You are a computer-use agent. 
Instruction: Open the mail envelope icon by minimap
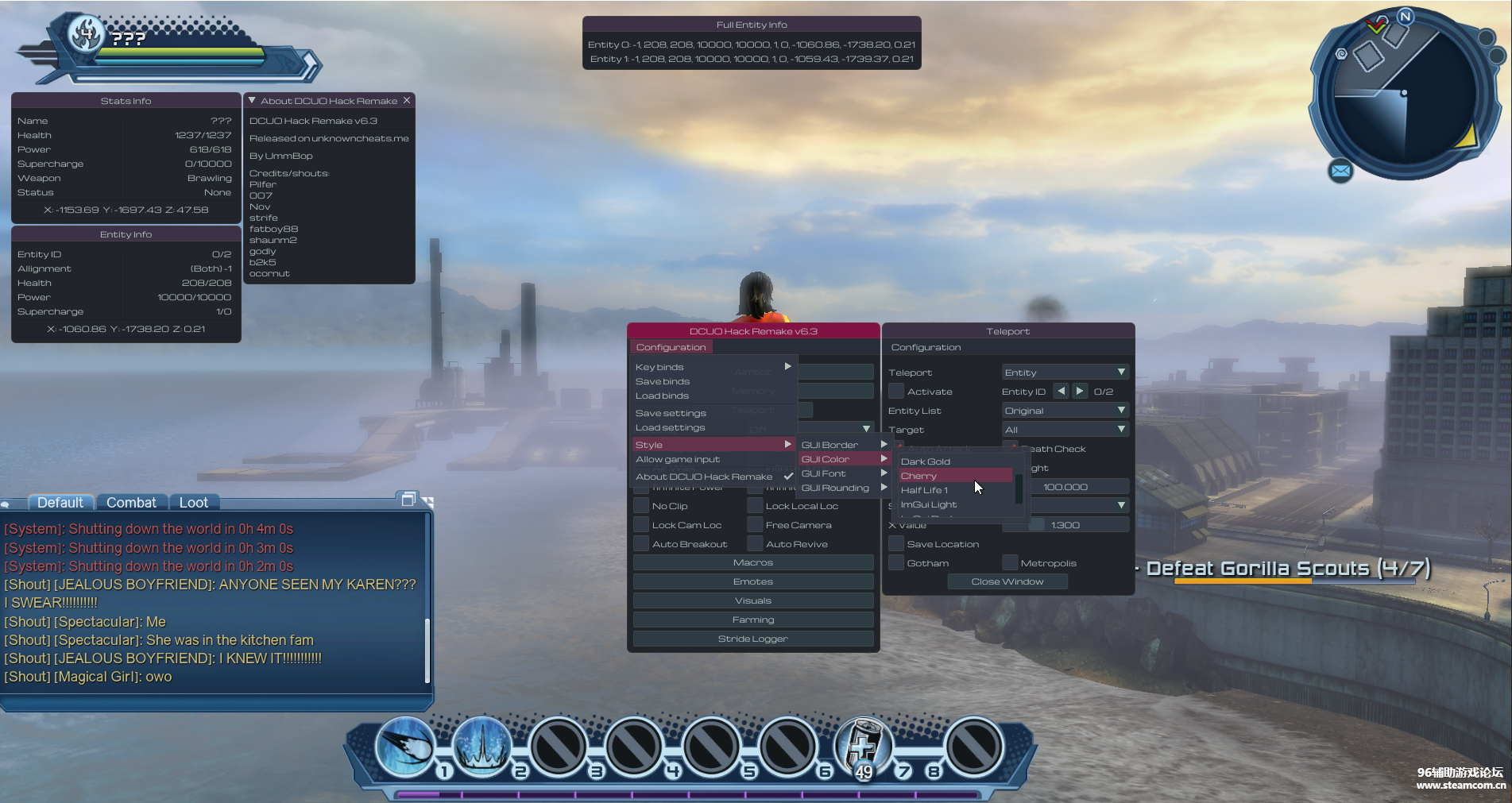pos(1340,170)
